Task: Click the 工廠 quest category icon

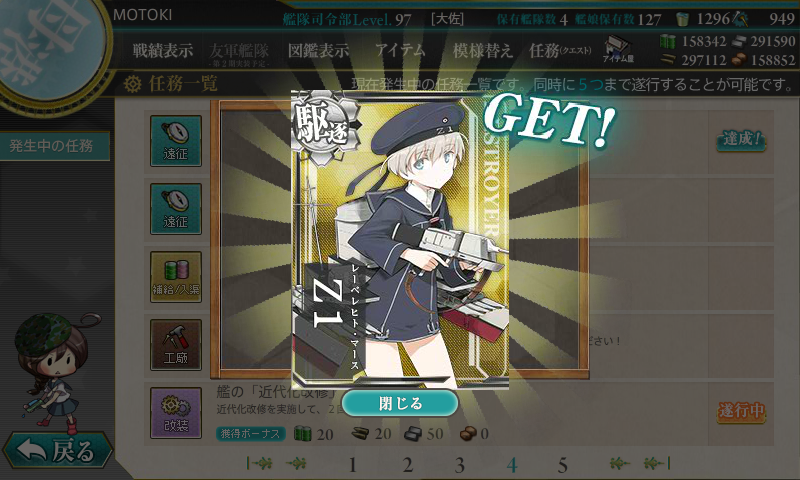Action: [x=176, y=343]
